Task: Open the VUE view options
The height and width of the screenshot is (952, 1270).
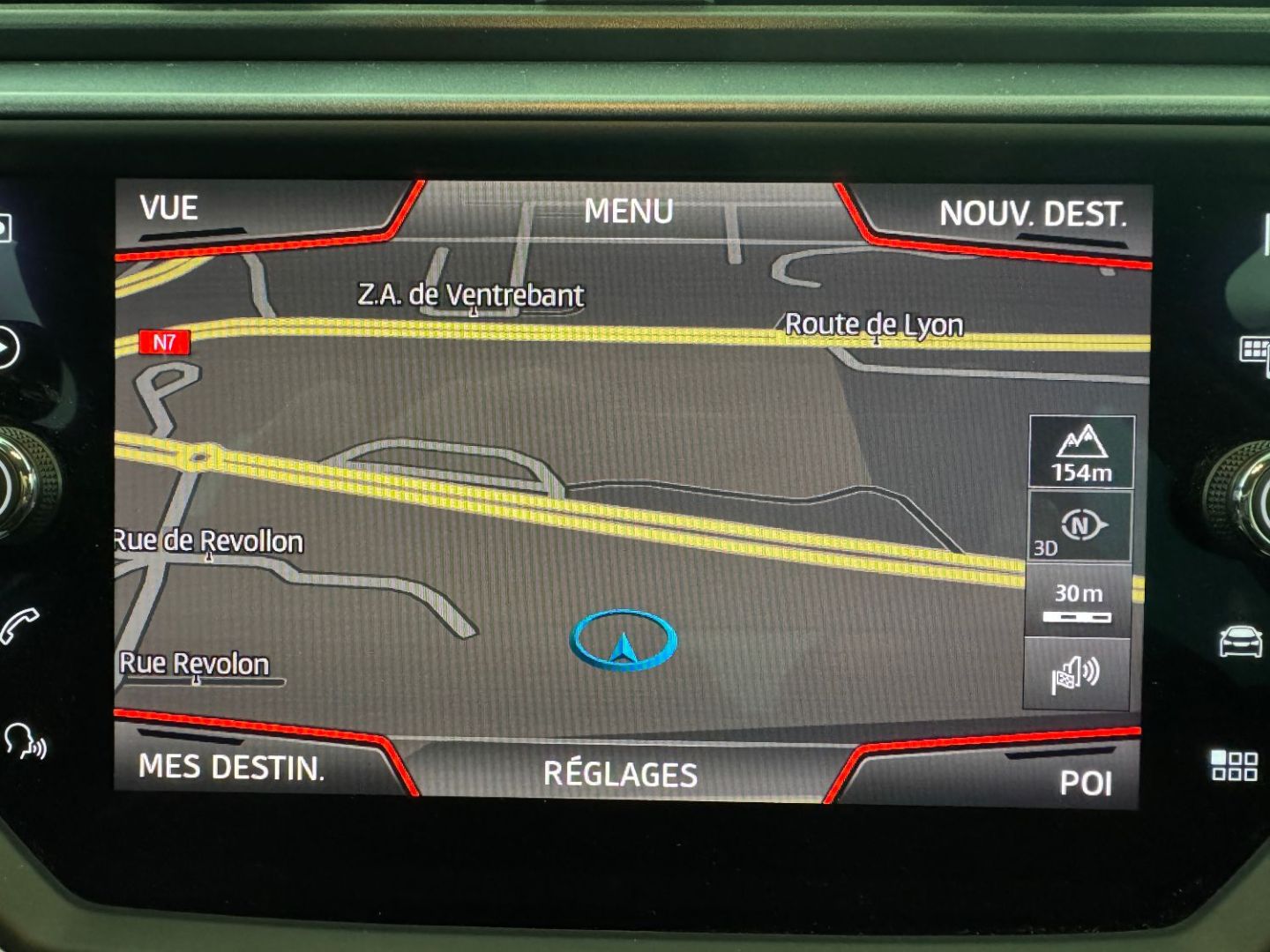Action: (169, 209)
